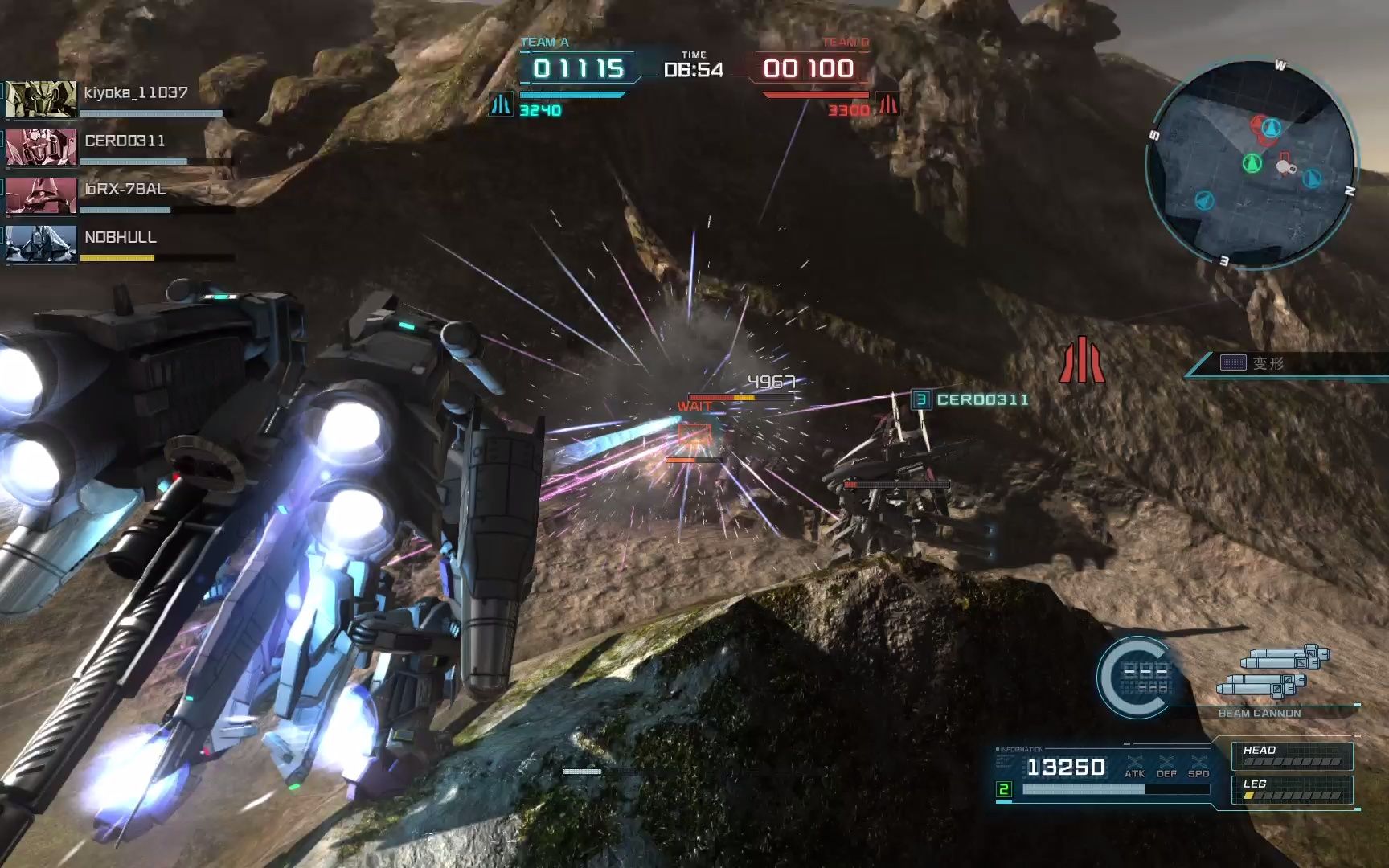Pick the NOBHULL player row
This screenshot has width=1389, height=868.
point(121,243)
